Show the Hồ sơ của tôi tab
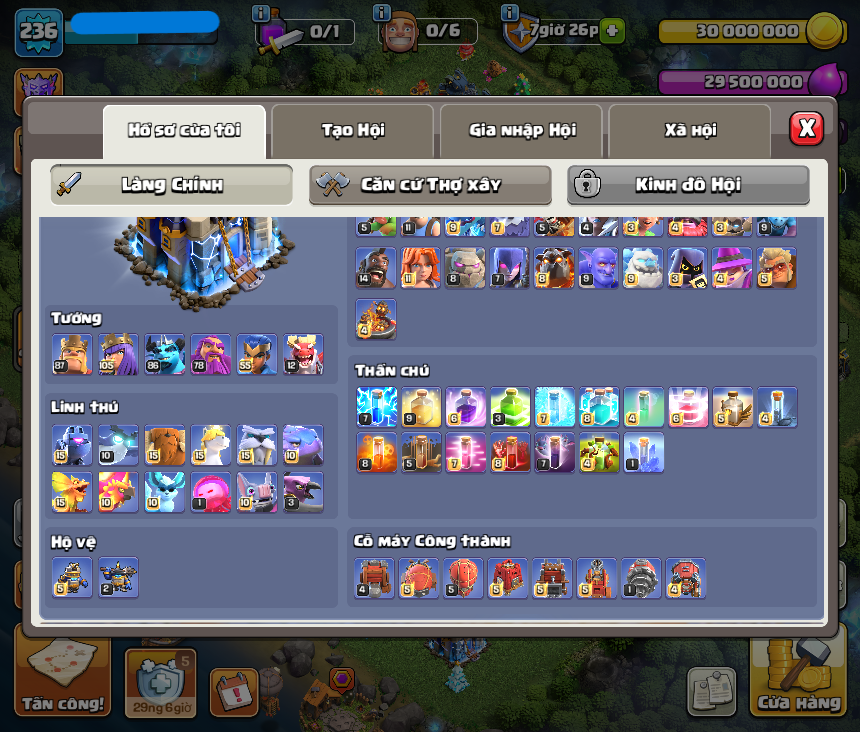The width and height of the screenshot is (860, 732). pyautogui.click(x=184, y=131)
